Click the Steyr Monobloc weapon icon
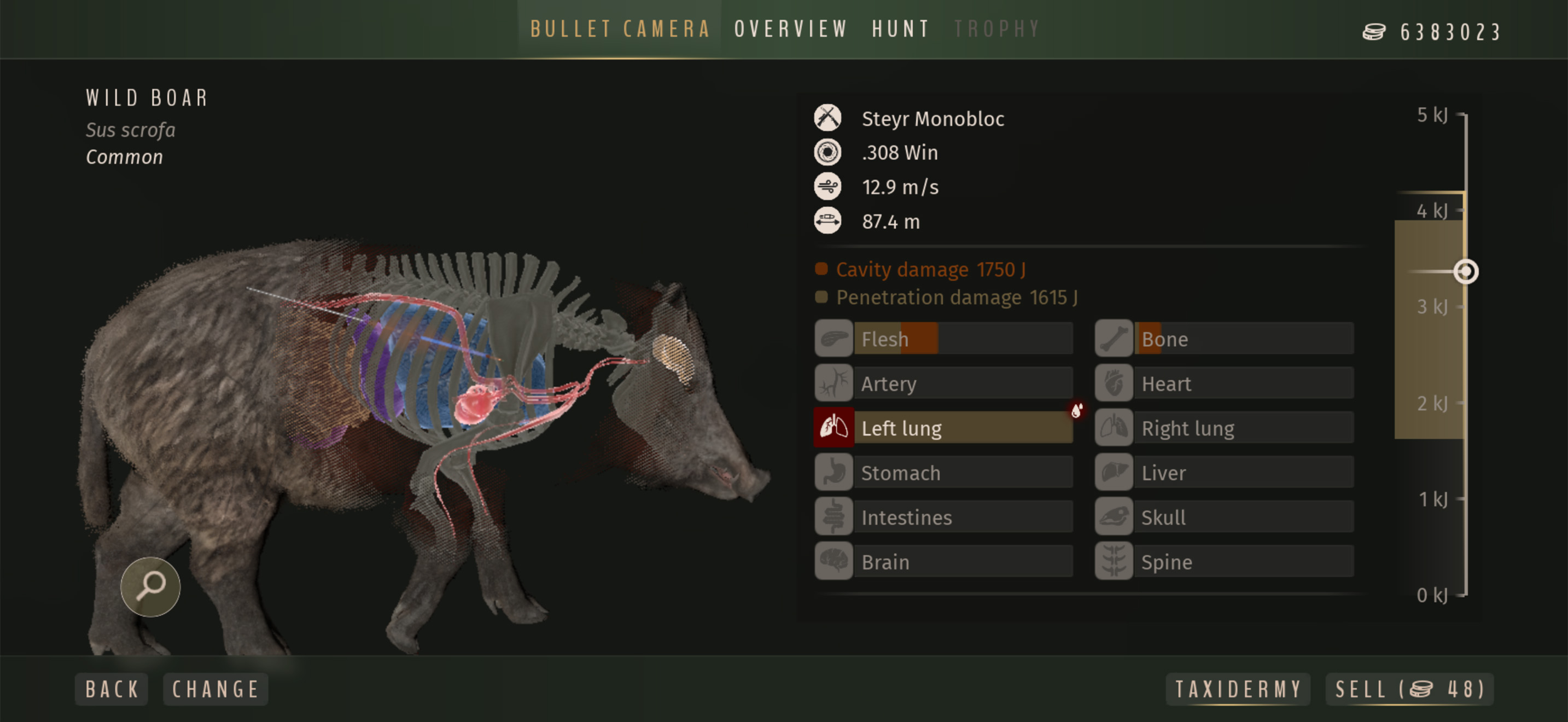Screen dimensions: 1568x722 tap(828, 118)
